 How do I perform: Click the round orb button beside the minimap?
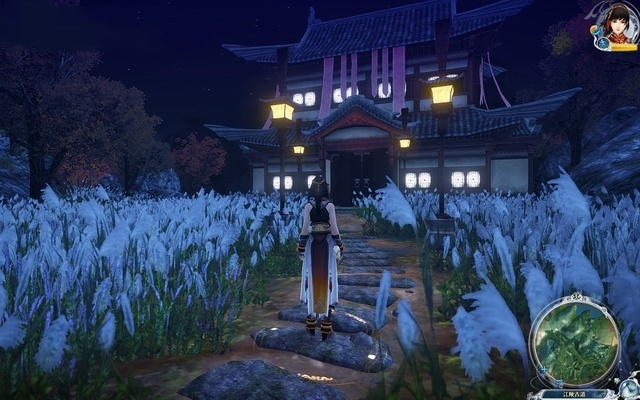(628, 387)
